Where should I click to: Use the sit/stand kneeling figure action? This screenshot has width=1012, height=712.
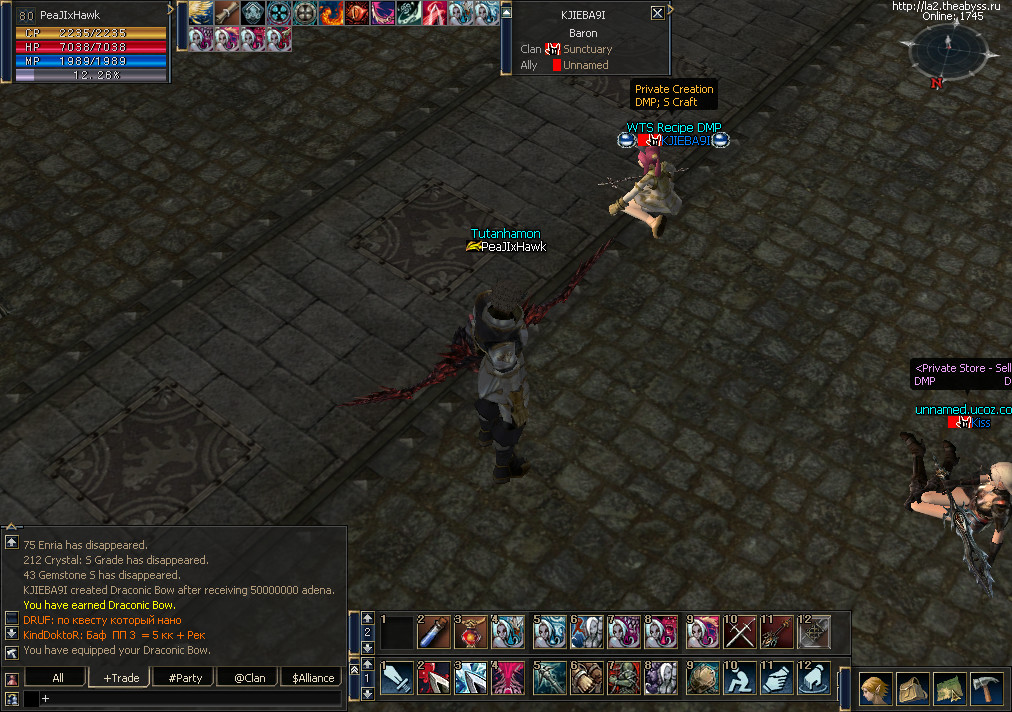tap(740, 677)
